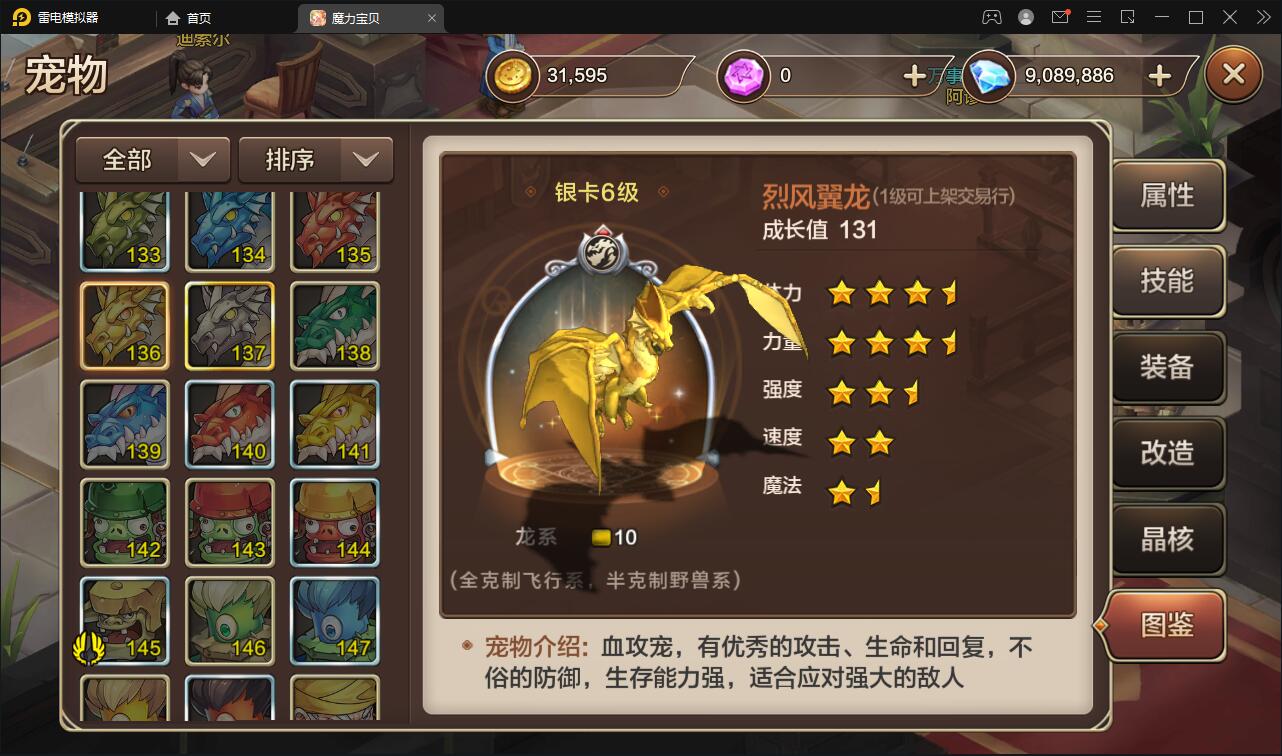Image resolution: width=1282 pixels, height=756 pixels.
Task: Open LDPlayer mail notifications icon
Action: [x=1060, y=17]
